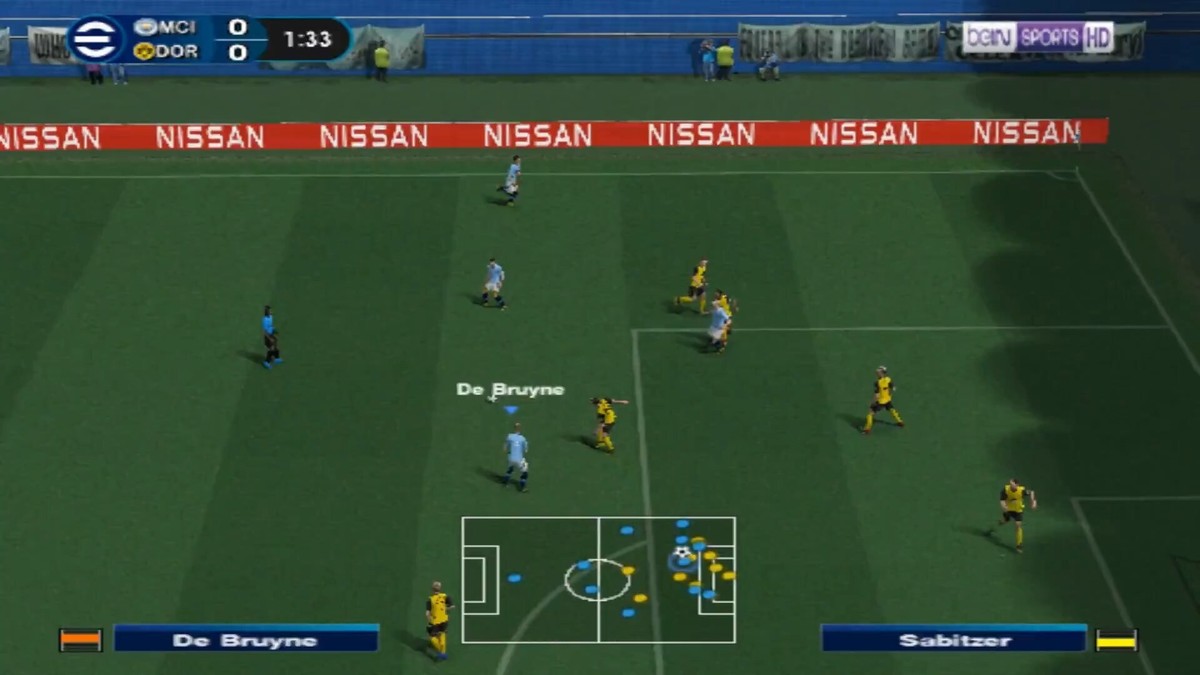Select the Sabitzer name panel
This screenshot has height=675, width=1200.
pyautogui.click(x=953, y=640)
